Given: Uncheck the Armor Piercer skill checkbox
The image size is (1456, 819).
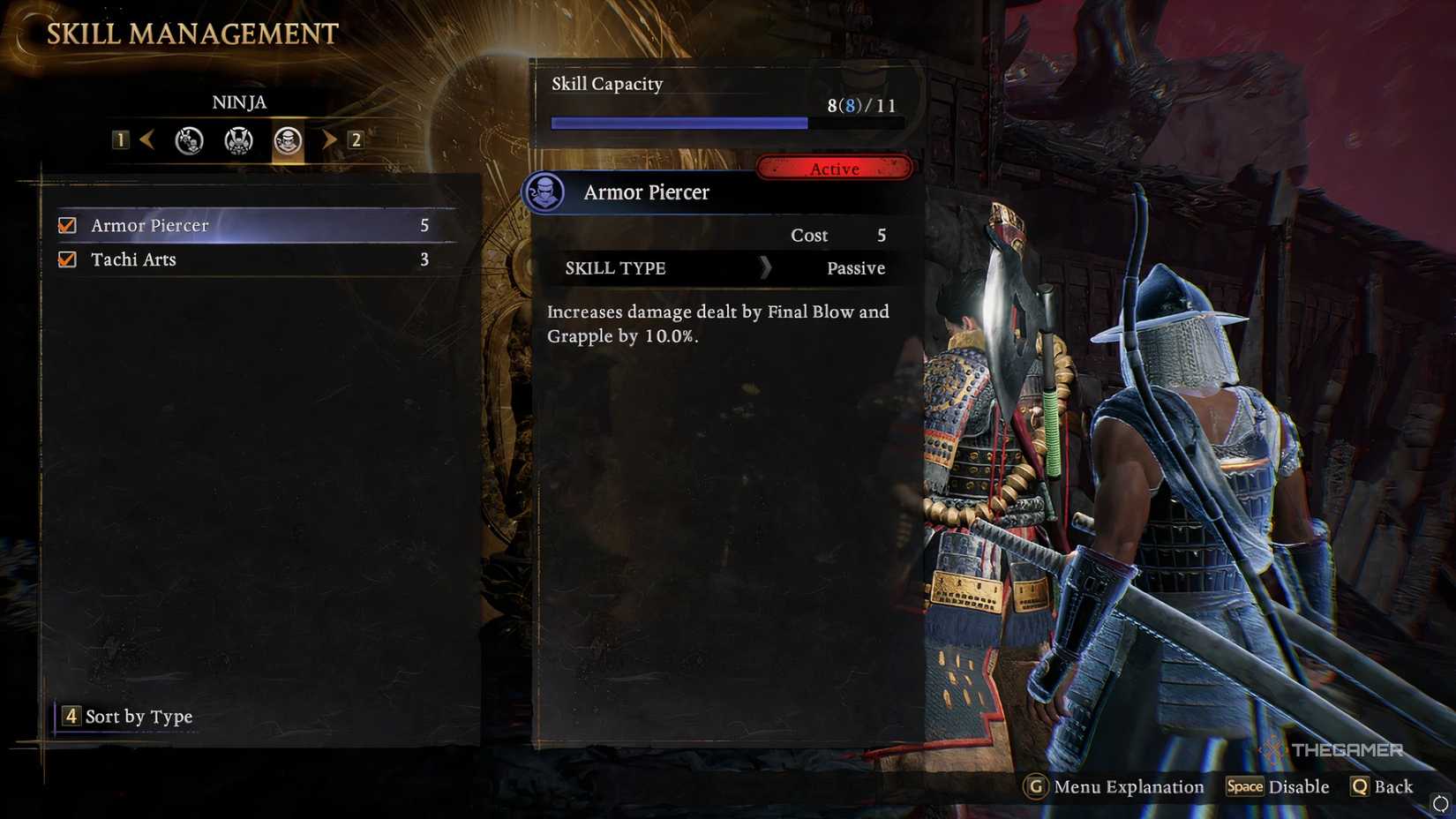Looking at the screenshot, I should tap(66, 225).
